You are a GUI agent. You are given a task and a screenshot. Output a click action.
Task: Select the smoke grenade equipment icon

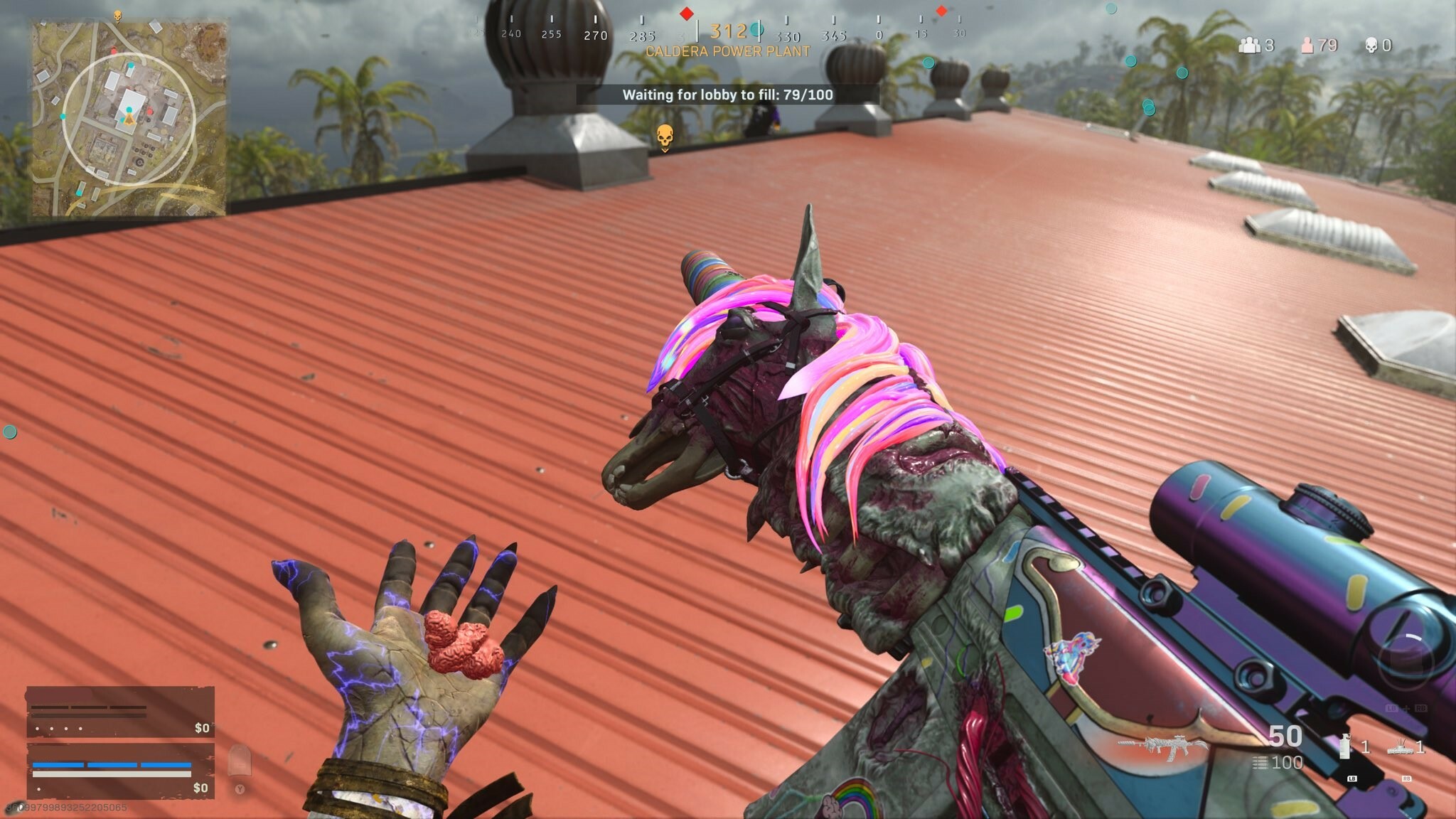pos(1344,746)
